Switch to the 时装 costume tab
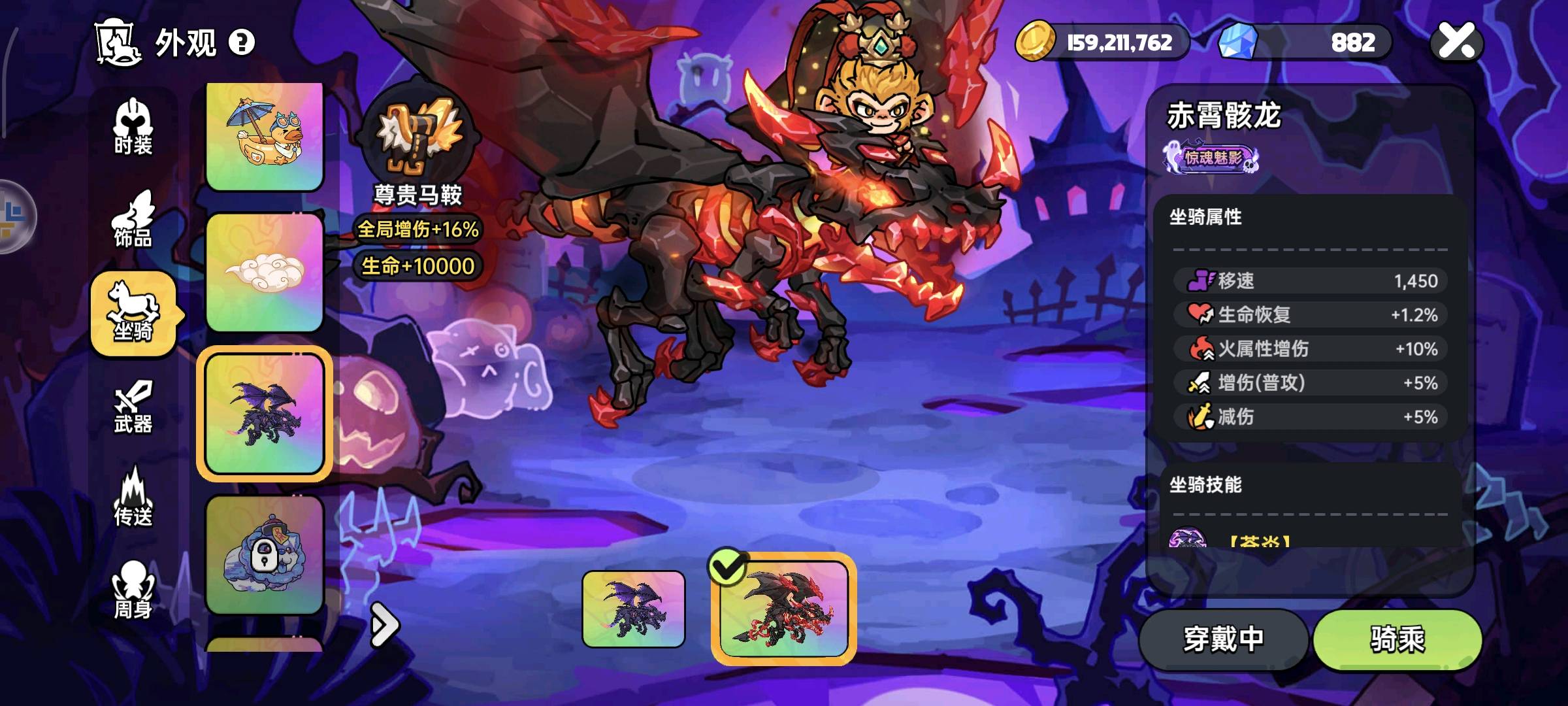Screen dimensions: 1568x706 133,127
